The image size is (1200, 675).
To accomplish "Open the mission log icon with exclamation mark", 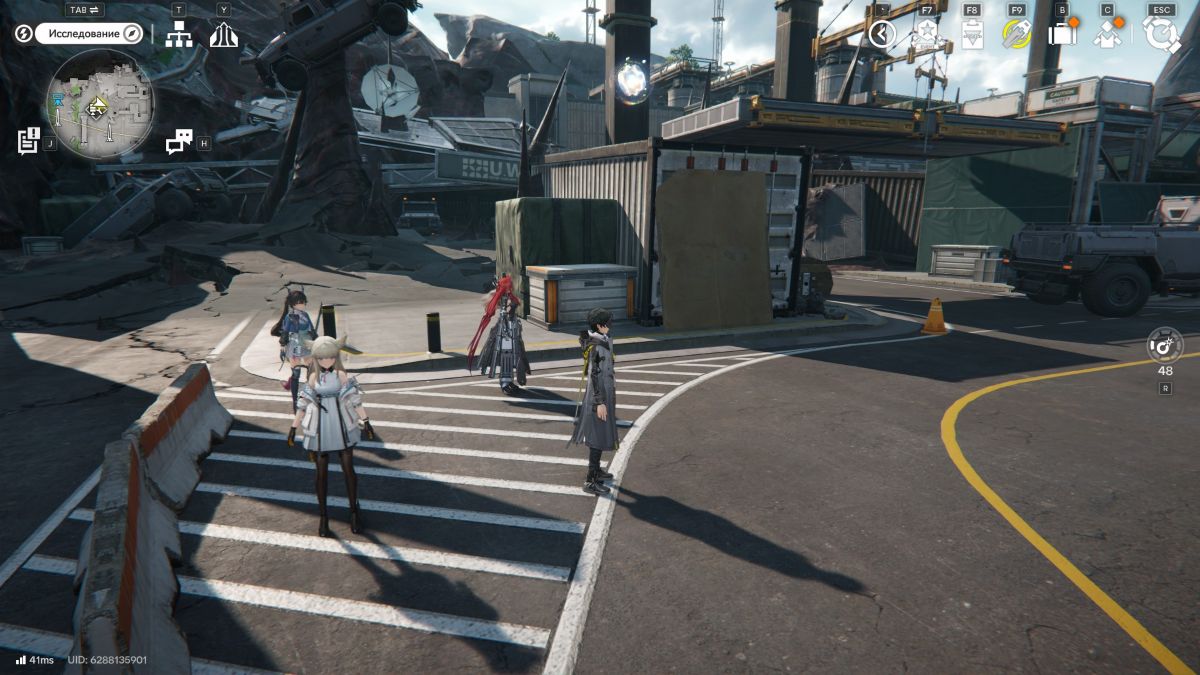I will (x=29, y=140).
